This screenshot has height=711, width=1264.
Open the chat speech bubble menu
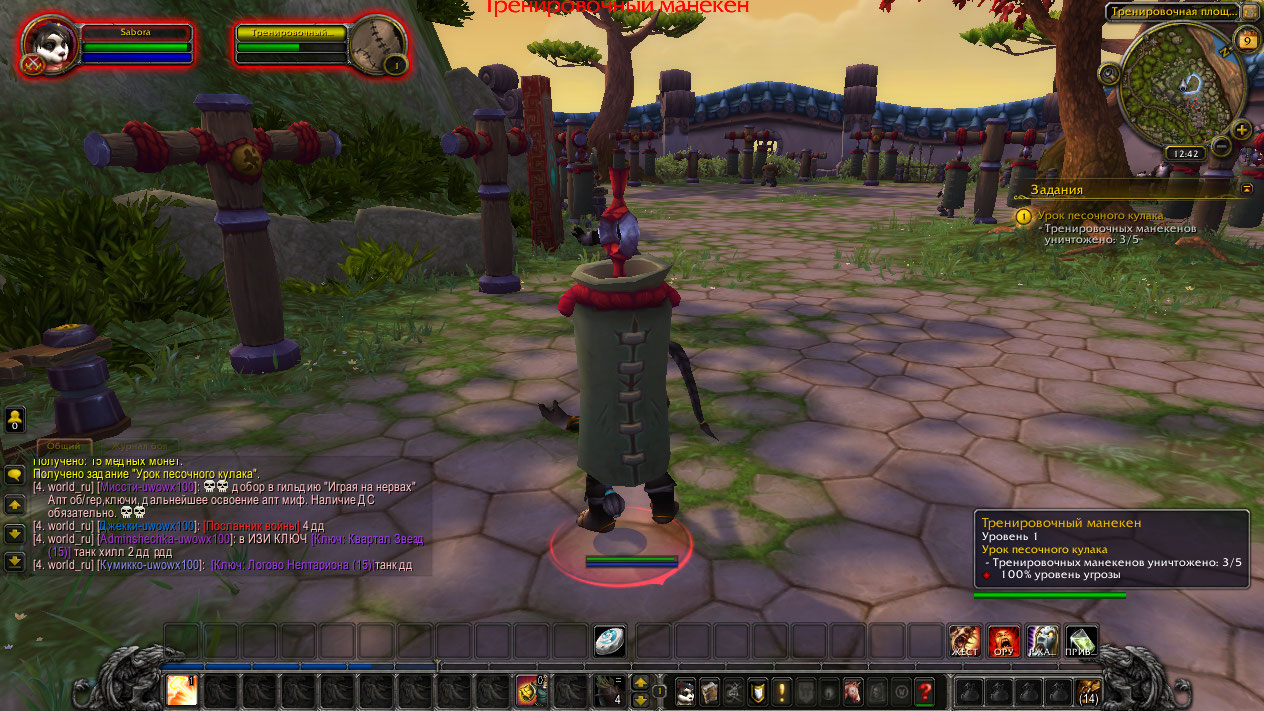point(14,475)
